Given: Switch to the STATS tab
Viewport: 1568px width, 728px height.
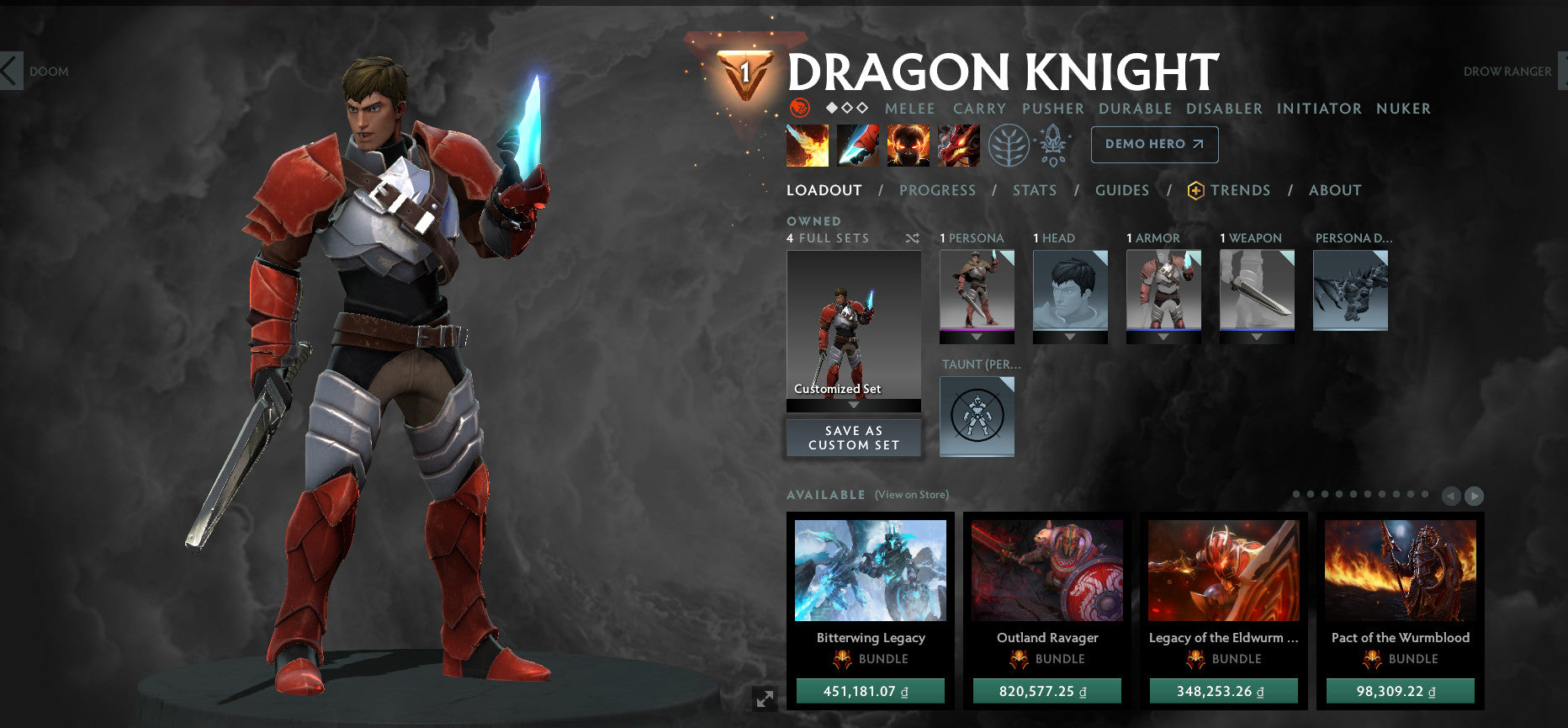Looking at the screenshot, I should pyautogui.click(x=1035, y=190).
